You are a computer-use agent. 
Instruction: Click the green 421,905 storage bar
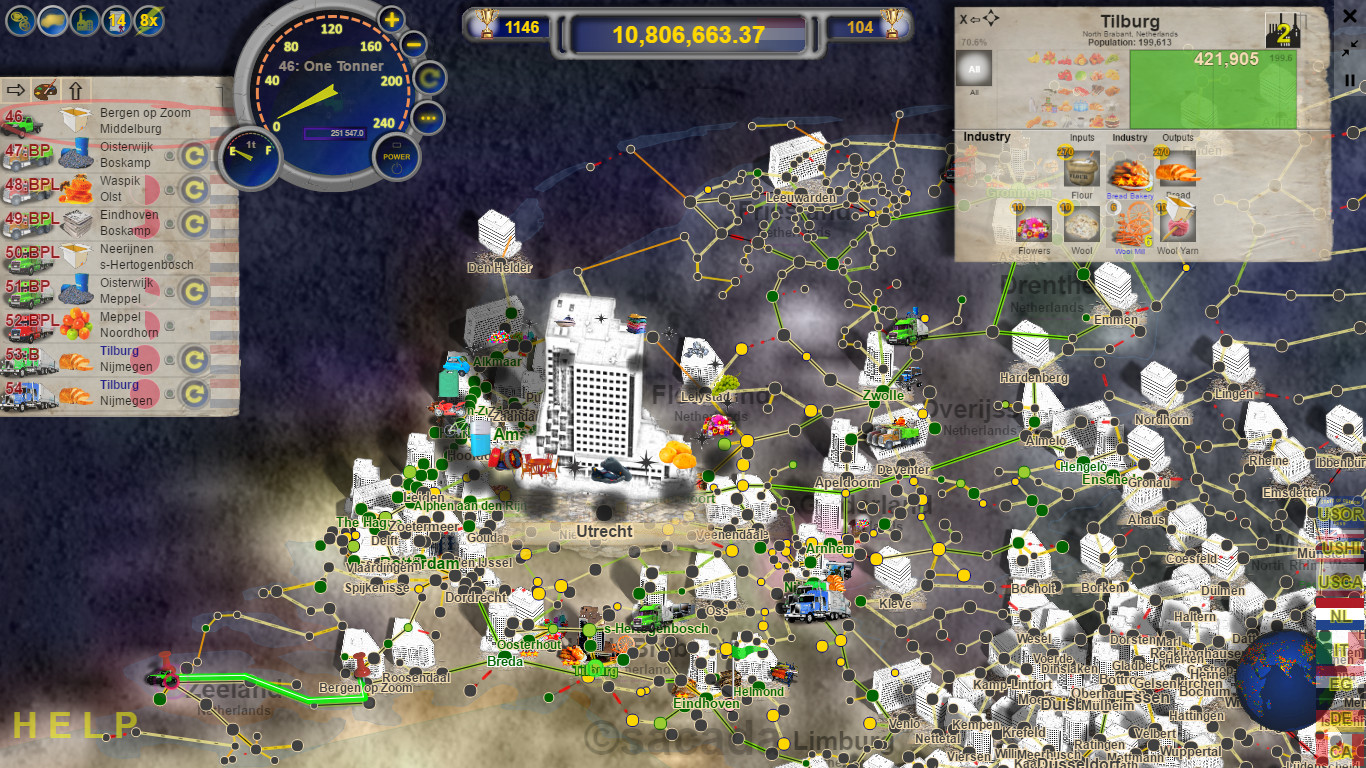(x=1214, y=88)
